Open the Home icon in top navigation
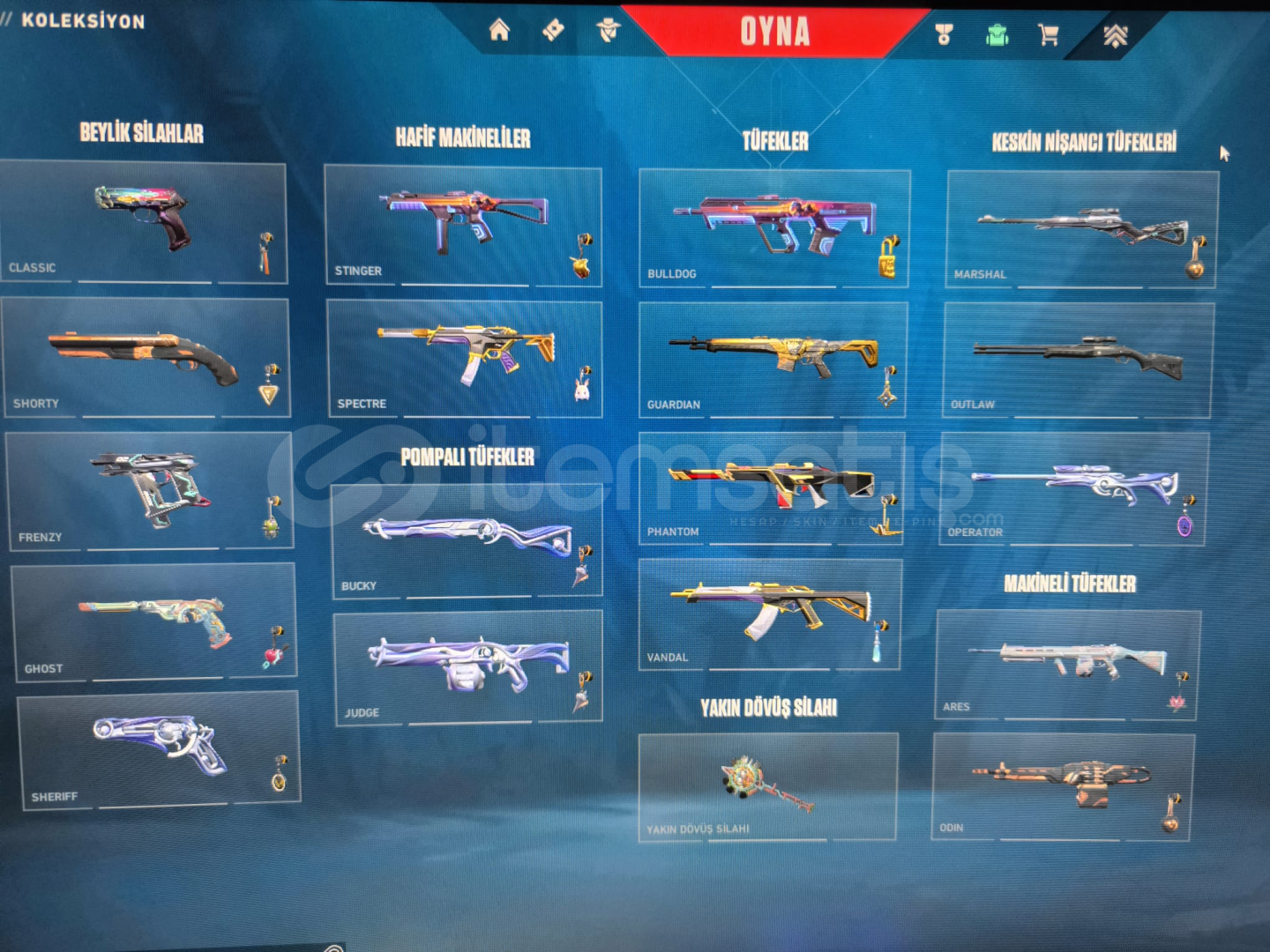Image resolution: width=1270 pixels, height=952 pixels. click(500, 31)
